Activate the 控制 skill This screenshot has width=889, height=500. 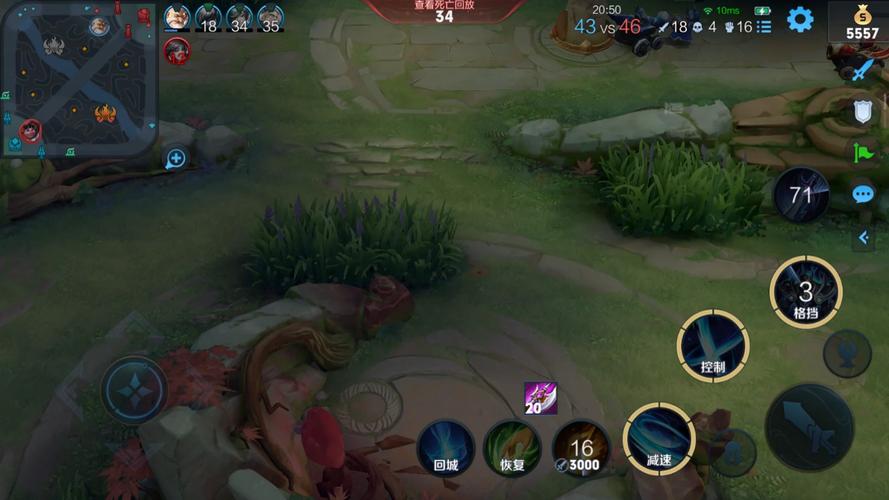713,346
